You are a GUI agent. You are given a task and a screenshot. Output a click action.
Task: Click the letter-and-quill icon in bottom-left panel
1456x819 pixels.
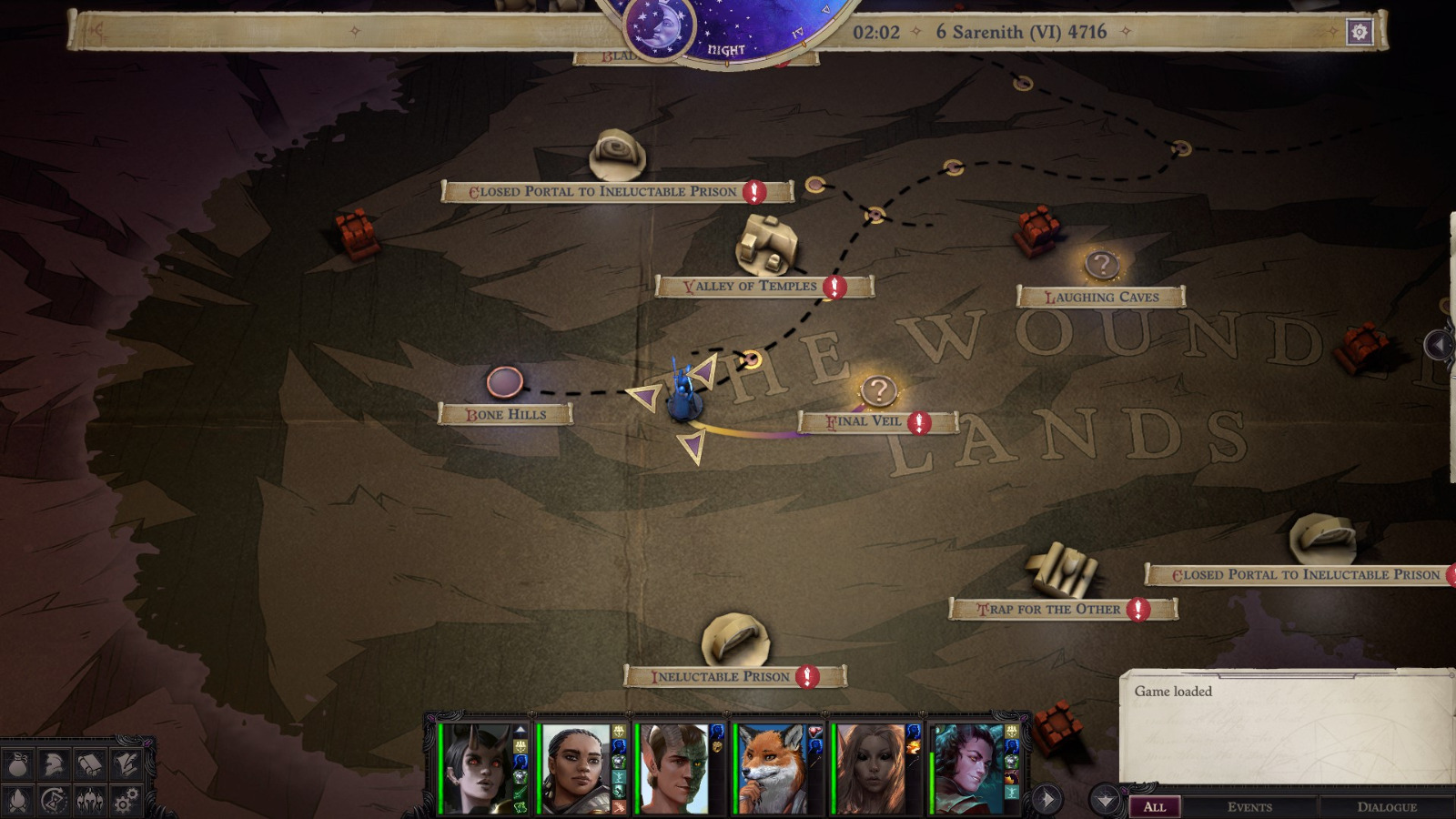click(x=125, y=764)
